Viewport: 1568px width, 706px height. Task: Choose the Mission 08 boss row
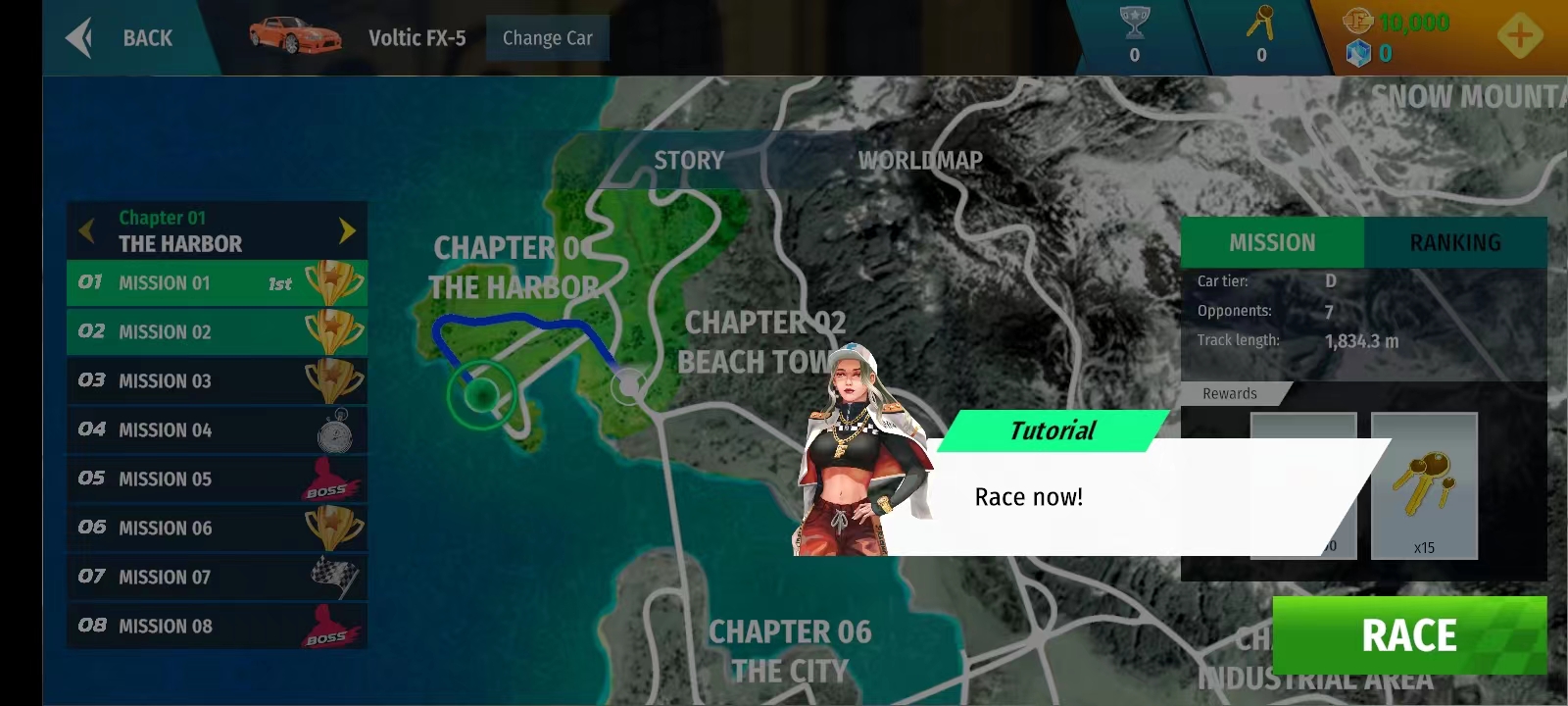(217, 626)
